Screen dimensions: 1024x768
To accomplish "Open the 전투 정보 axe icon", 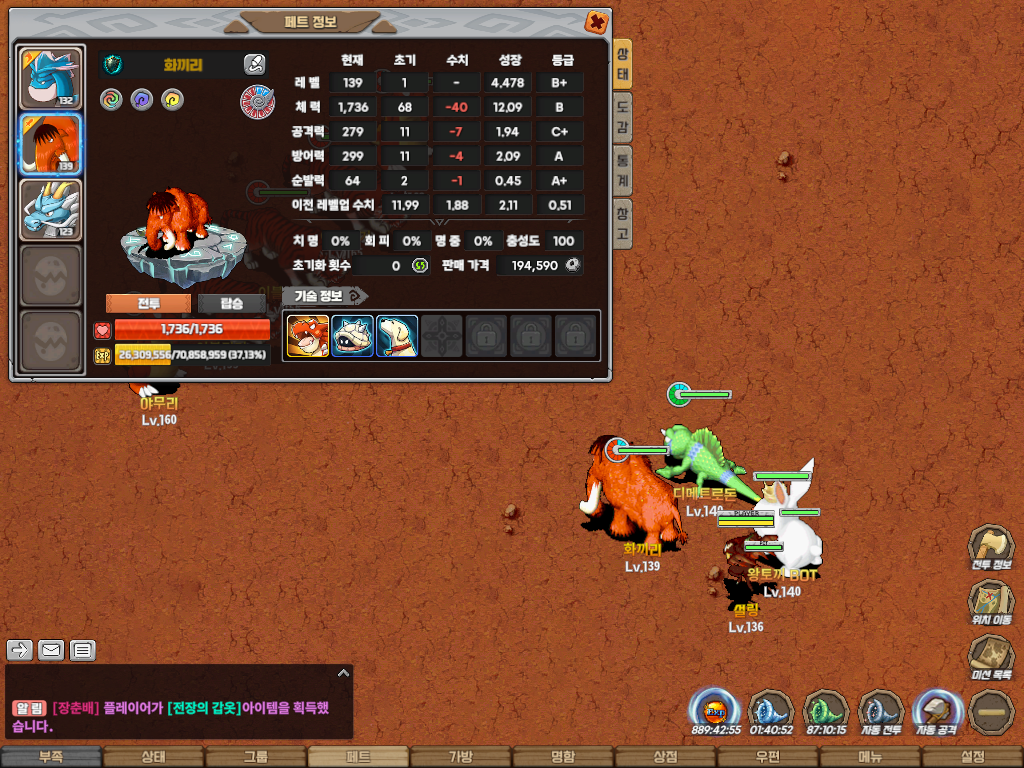I will click(x=990, y=547).
